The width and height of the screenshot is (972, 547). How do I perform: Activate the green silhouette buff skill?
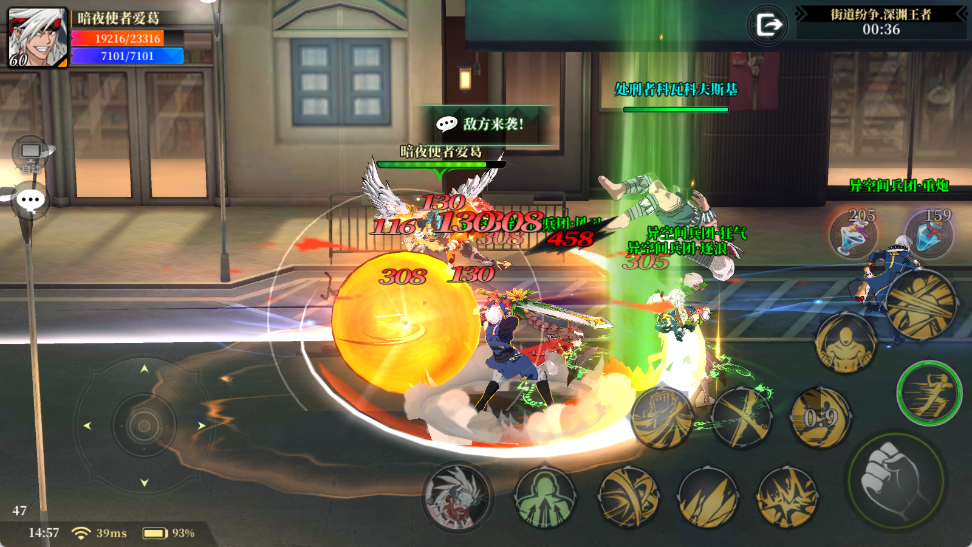[x=545, y=497]
